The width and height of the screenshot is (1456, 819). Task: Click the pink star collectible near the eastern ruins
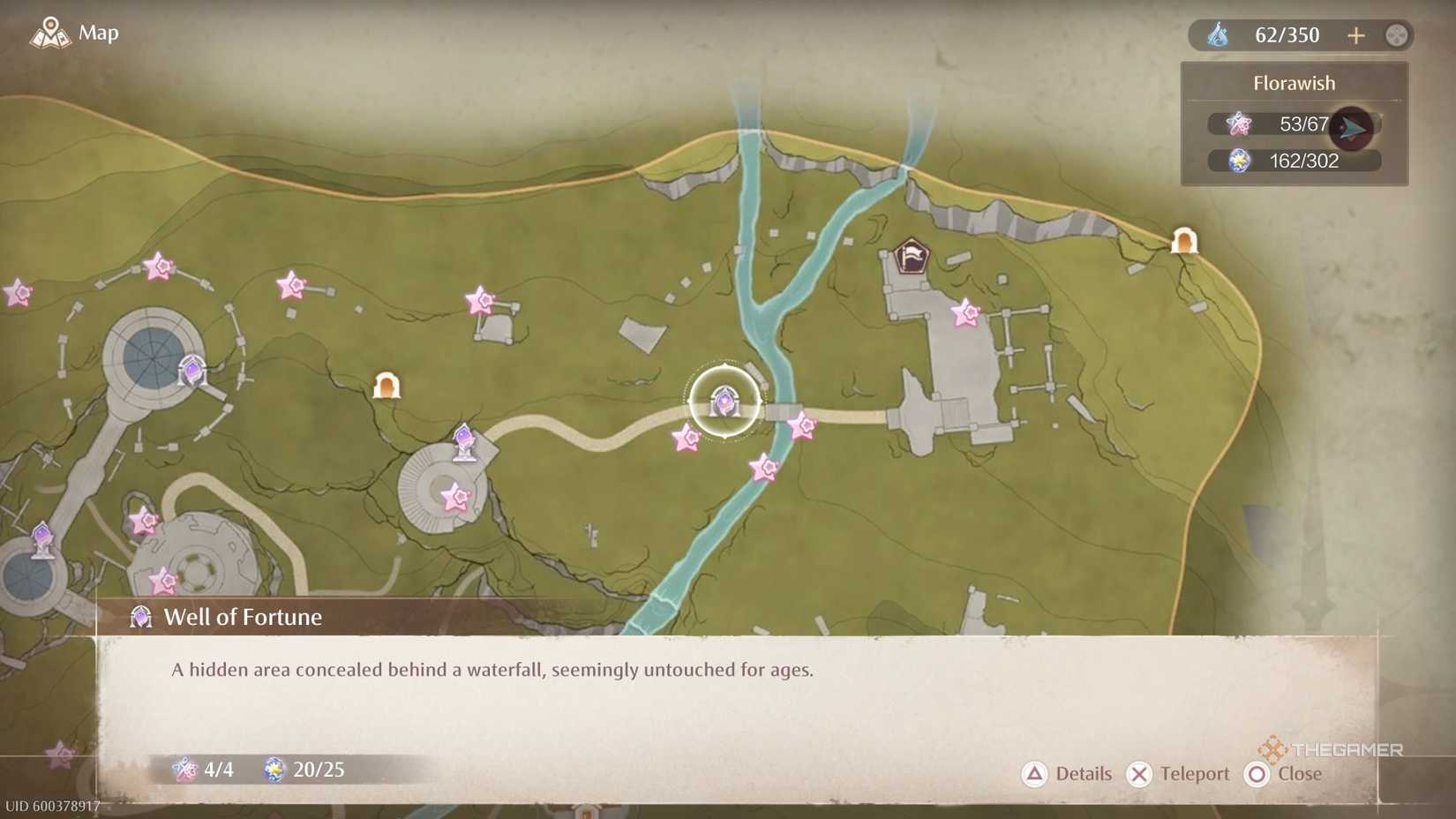tap(964, 313)
